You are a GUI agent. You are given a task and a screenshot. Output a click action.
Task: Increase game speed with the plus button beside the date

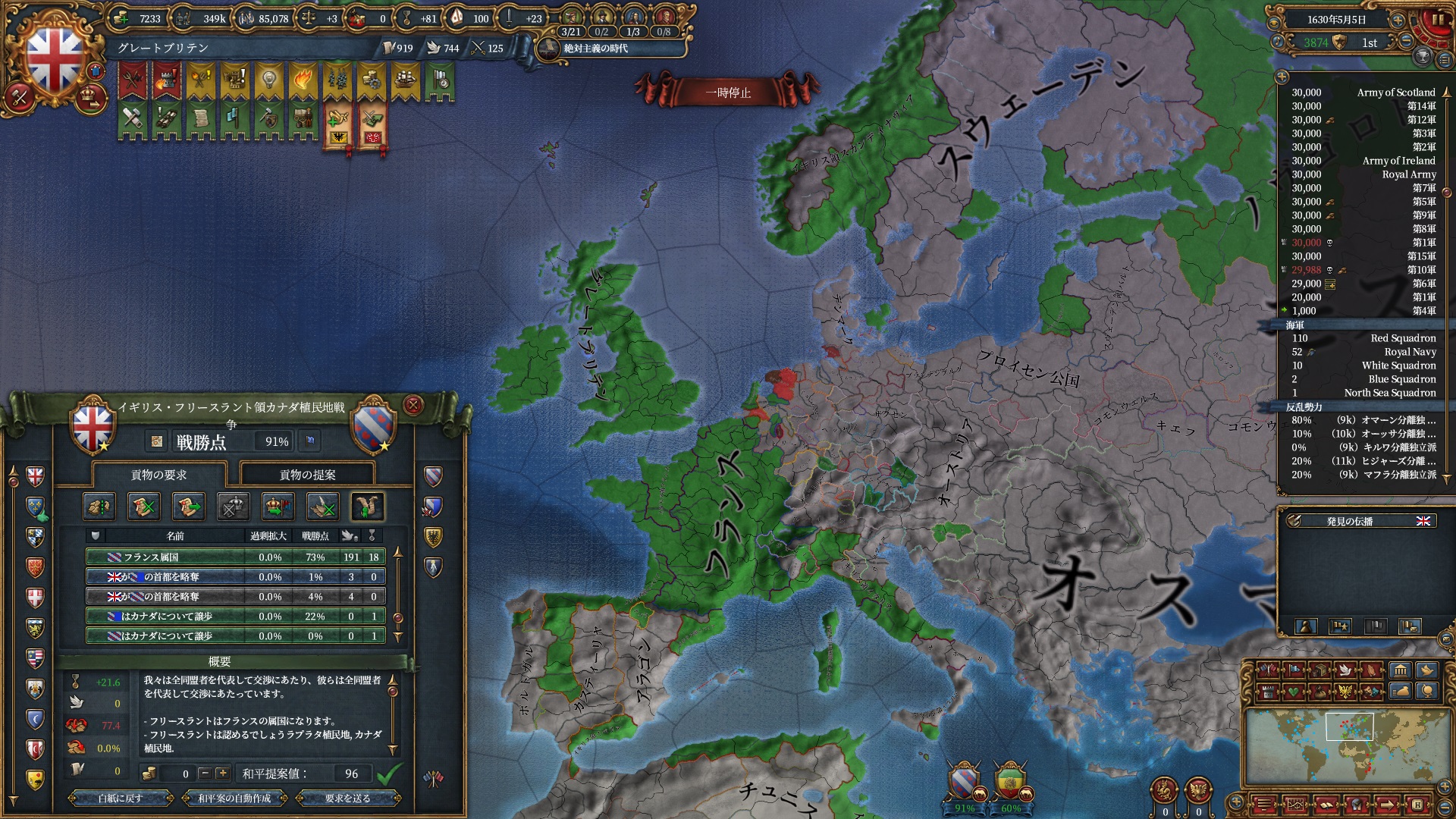[1397, 20]
